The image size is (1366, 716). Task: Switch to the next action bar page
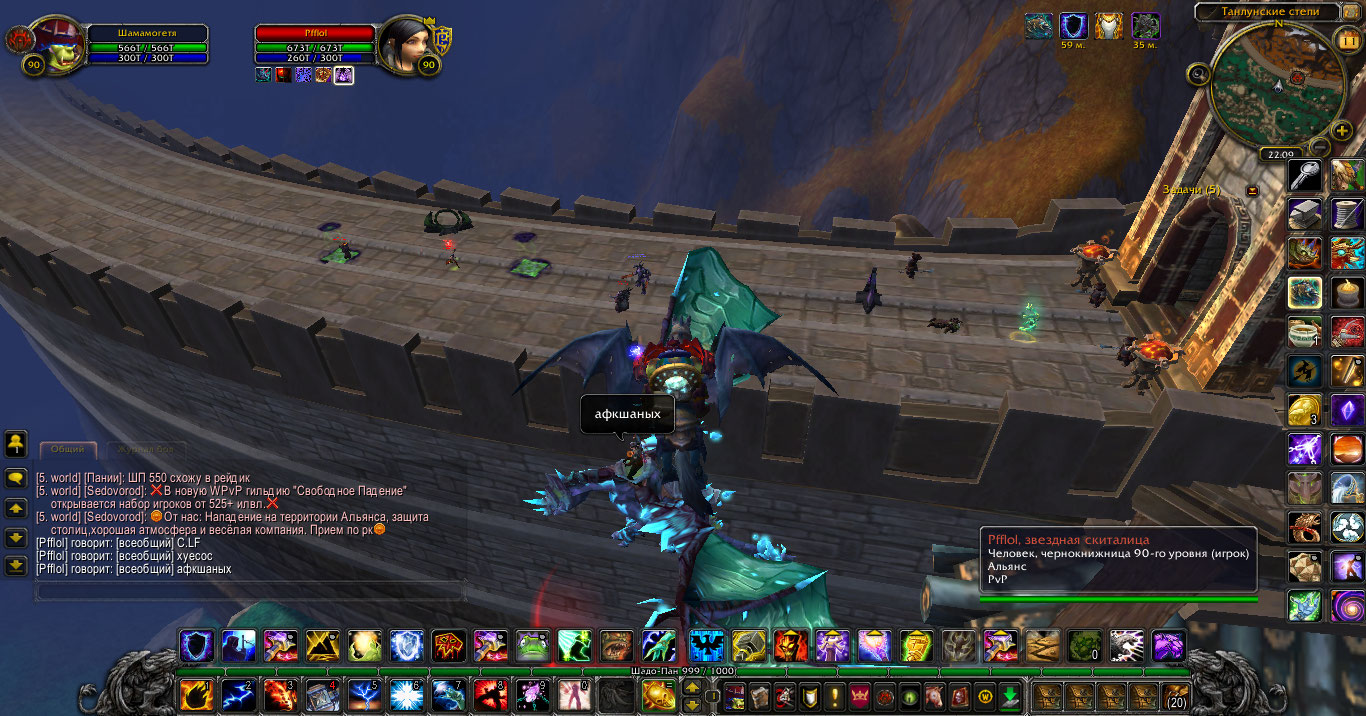(691, 688)
